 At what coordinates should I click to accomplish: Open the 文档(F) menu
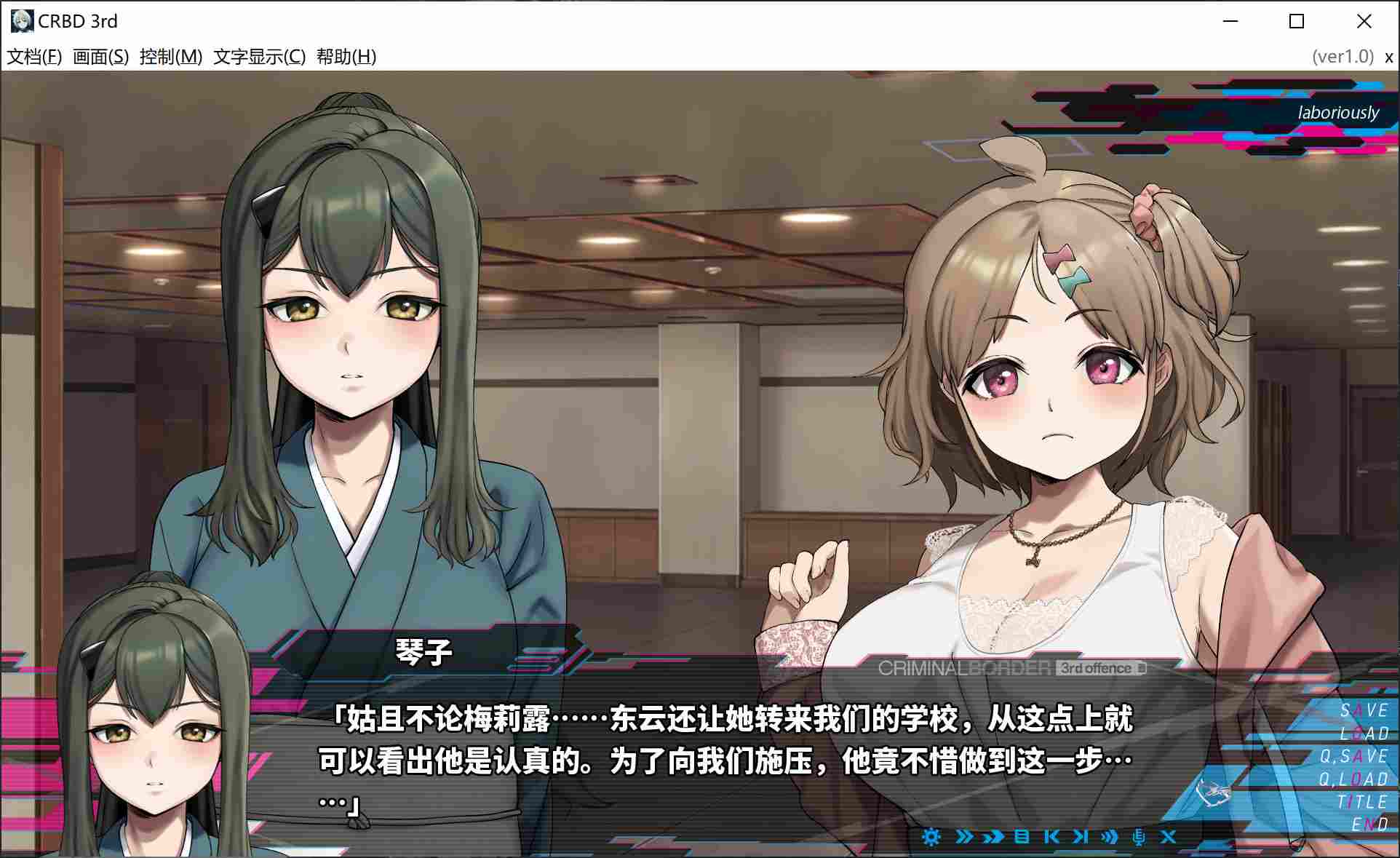click(35, 55)
